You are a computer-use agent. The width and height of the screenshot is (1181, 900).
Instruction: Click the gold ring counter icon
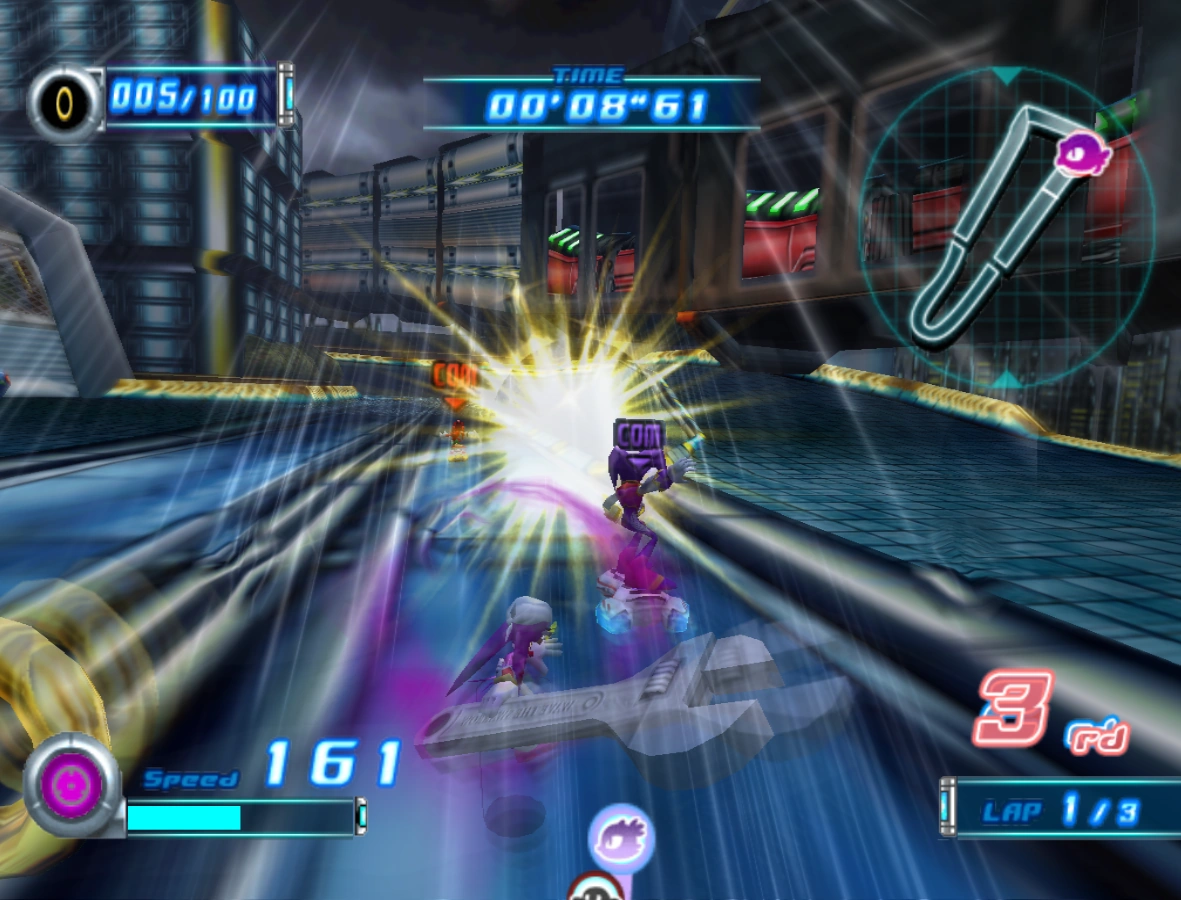65,101
